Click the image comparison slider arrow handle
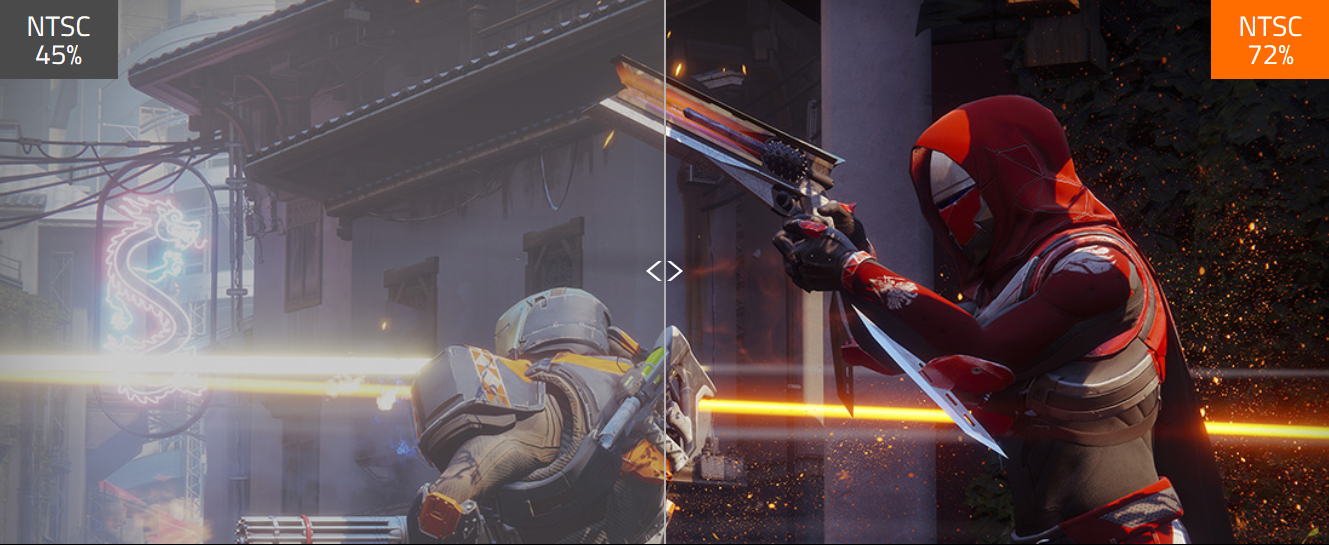The width and height of the screenshot is (1329, 545). point(664,271)
